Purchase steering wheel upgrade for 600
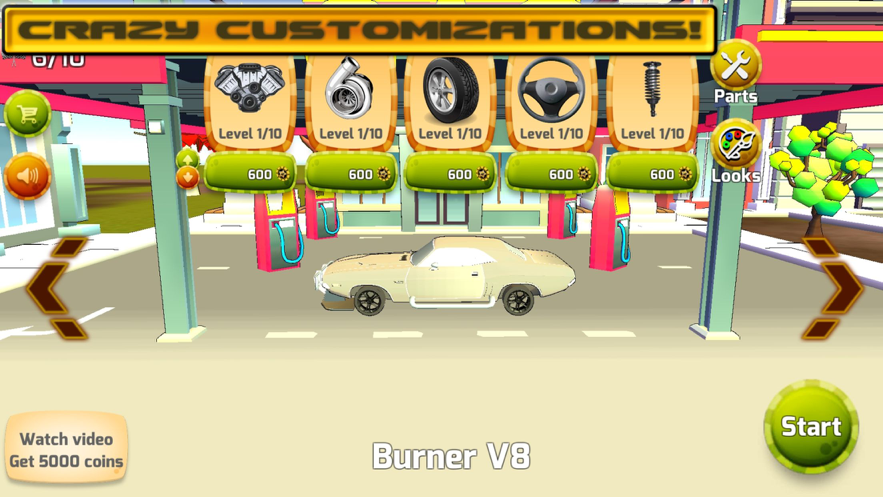Image resolution: width=883 pixels, height=497 pixels. pos(552,174)
